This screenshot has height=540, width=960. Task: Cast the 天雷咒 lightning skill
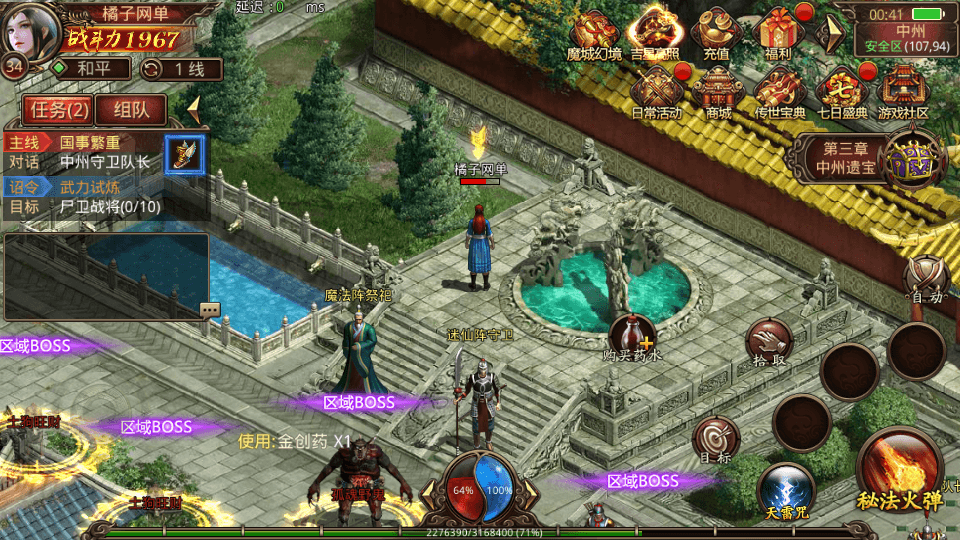(785, 490)
